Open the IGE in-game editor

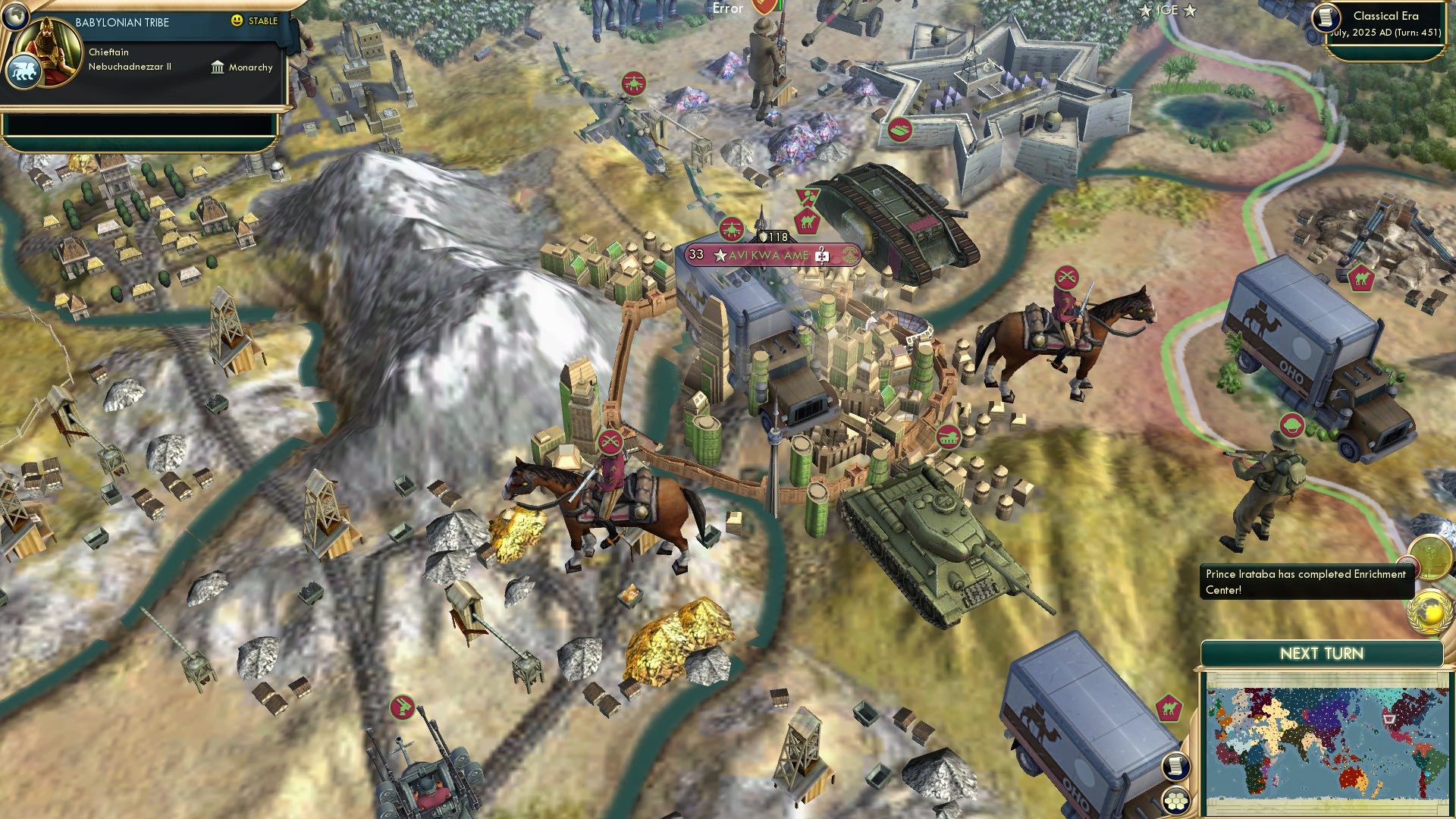click(x=1168, y=11)
